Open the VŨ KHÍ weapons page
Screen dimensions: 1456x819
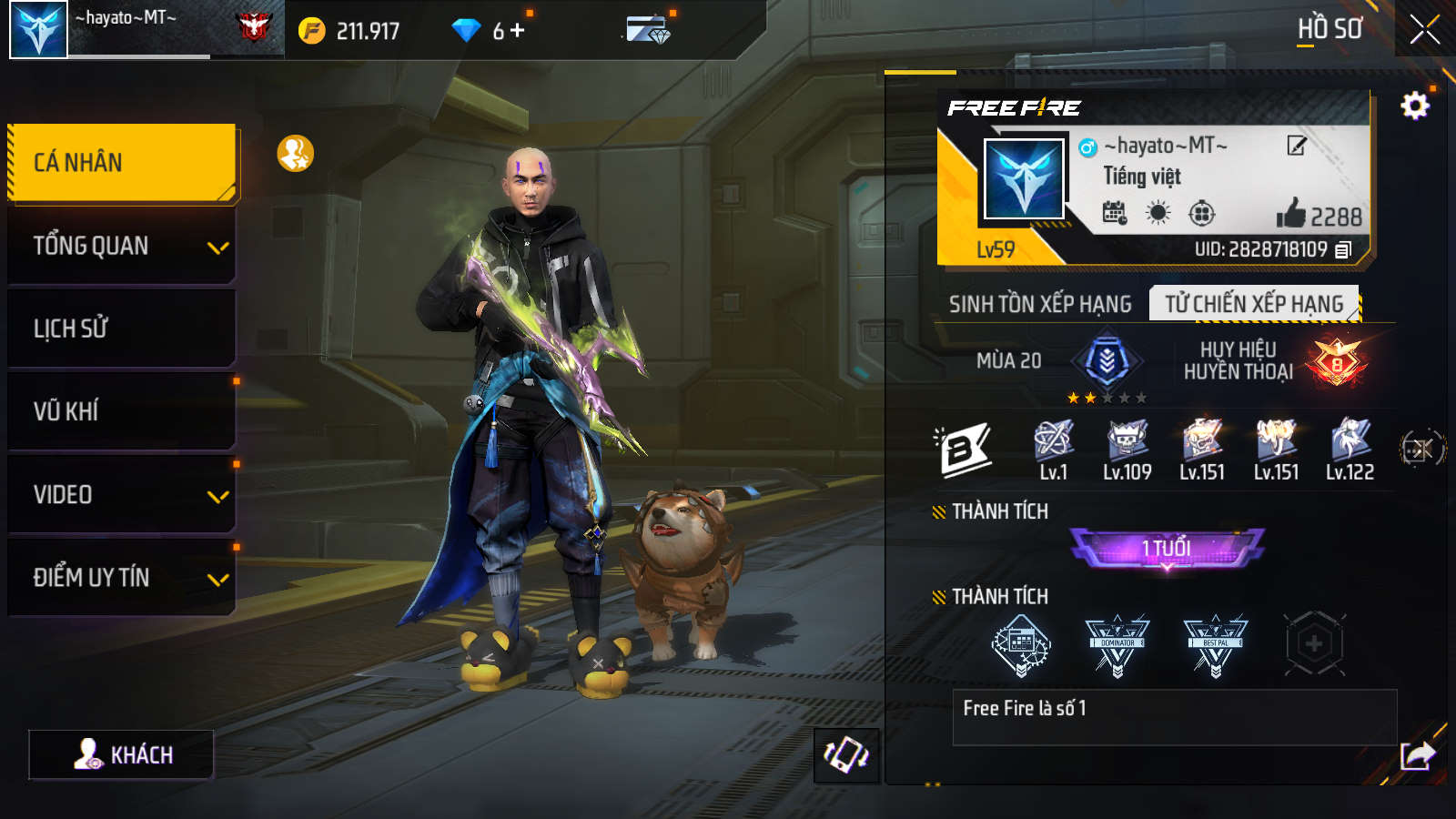pos(122,411)
